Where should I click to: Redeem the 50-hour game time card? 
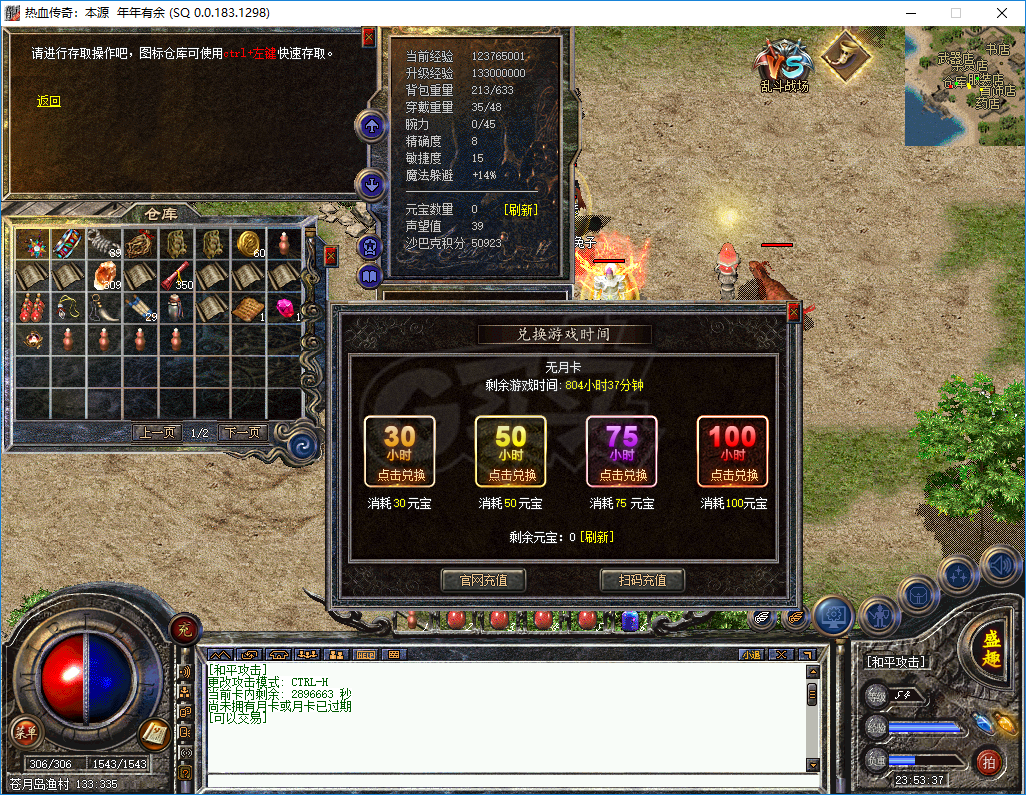pyautogui.click(x=510, y=451)
